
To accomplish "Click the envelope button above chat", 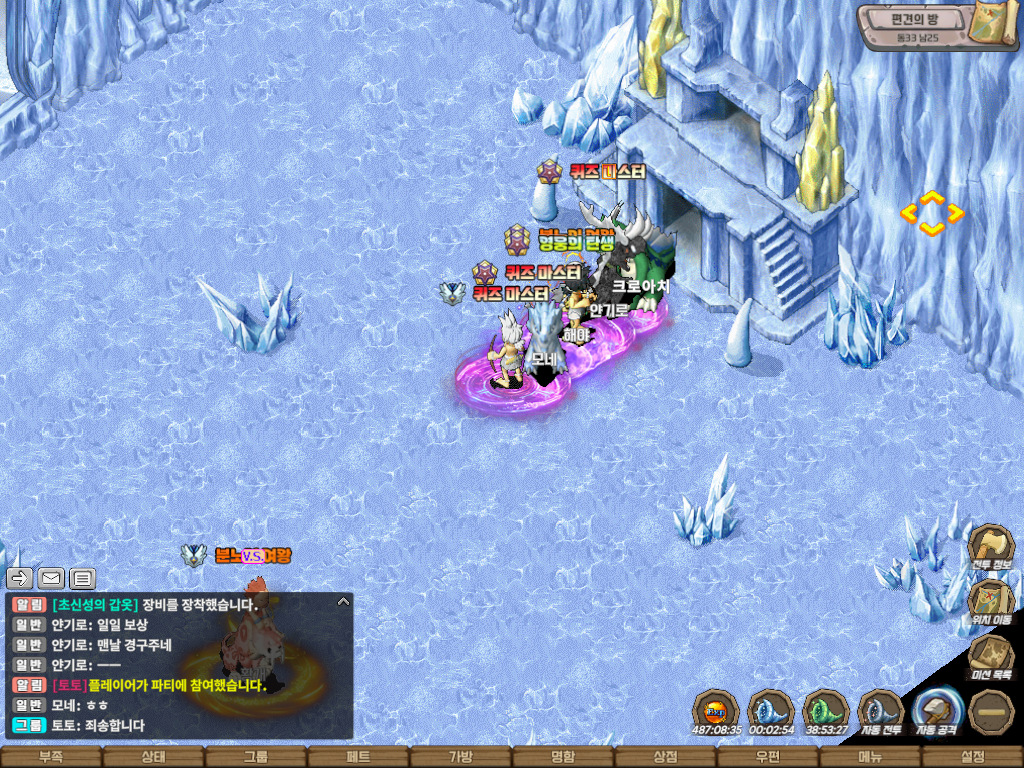I will (51, 578).
